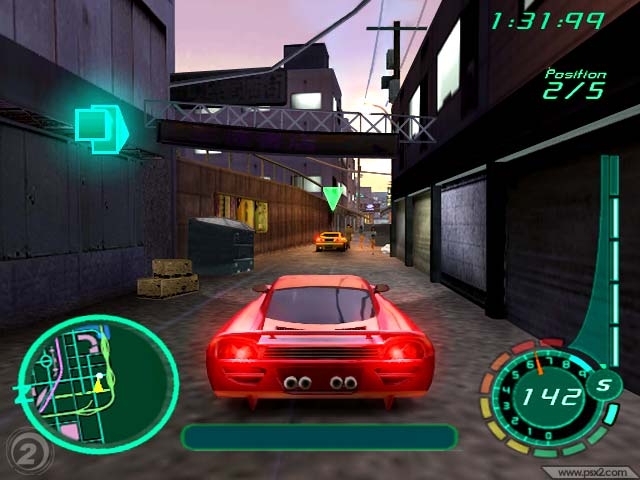
Task: Click the empty green message bar
Action: tap(319, 437)
